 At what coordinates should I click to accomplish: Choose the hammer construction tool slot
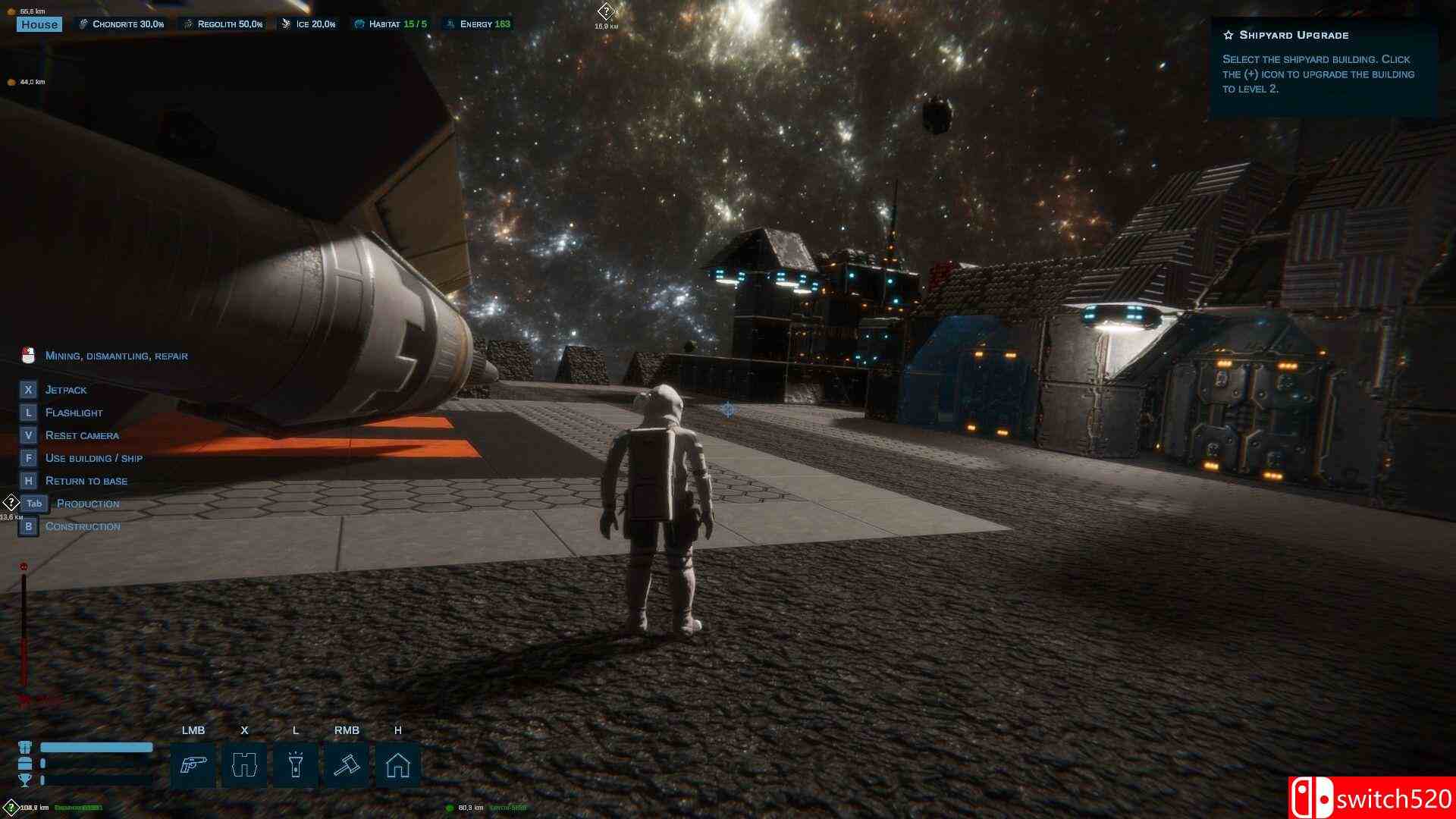click(x=347, y=764)
